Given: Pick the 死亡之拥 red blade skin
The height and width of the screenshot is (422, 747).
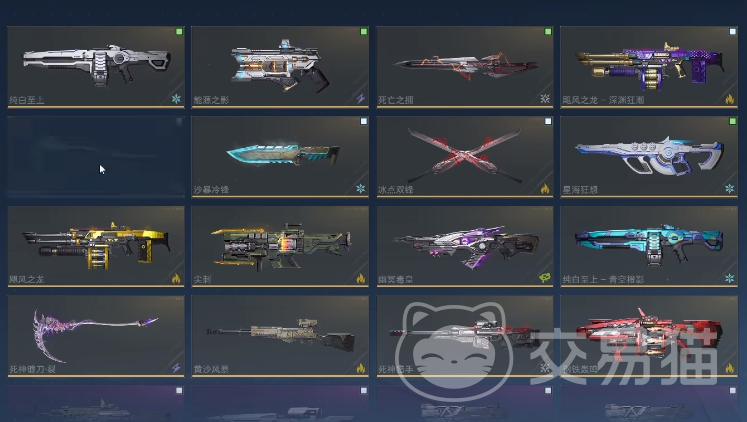Looking at the screenshot, I should coord(465,65).
